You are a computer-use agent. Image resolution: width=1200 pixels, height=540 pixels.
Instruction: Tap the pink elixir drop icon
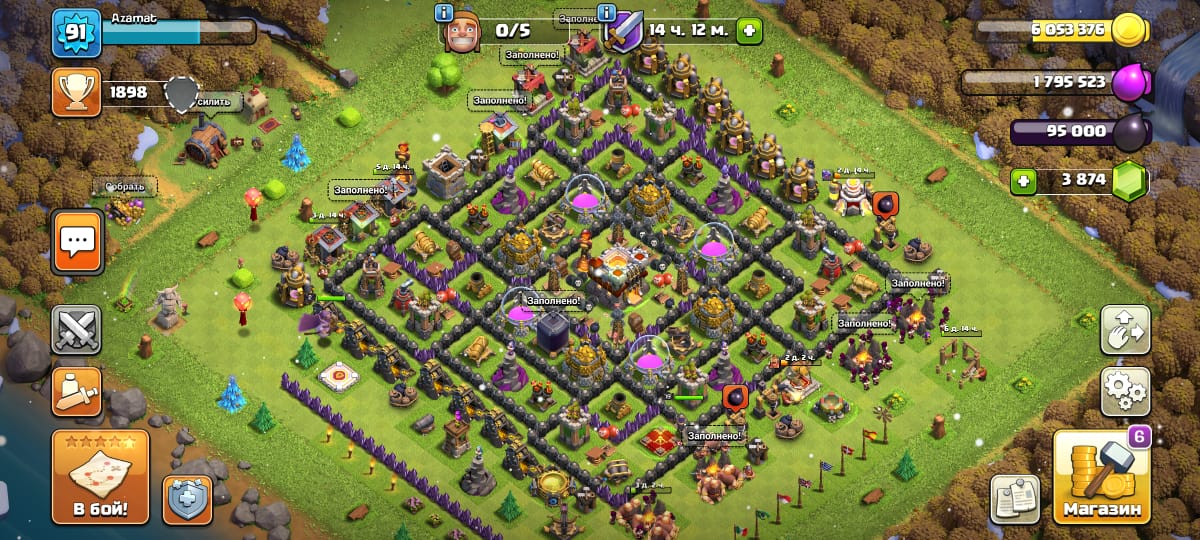click(x=1130, y=82)
